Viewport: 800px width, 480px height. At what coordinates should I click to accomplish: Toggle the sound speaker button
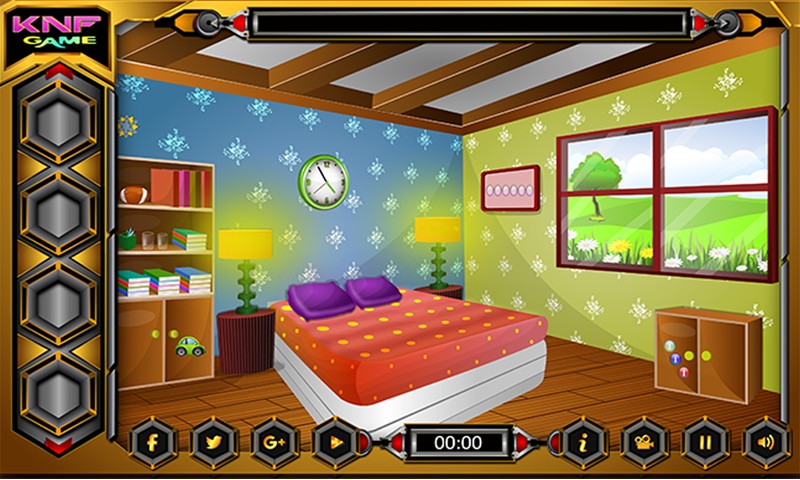[x=763, y=440]
